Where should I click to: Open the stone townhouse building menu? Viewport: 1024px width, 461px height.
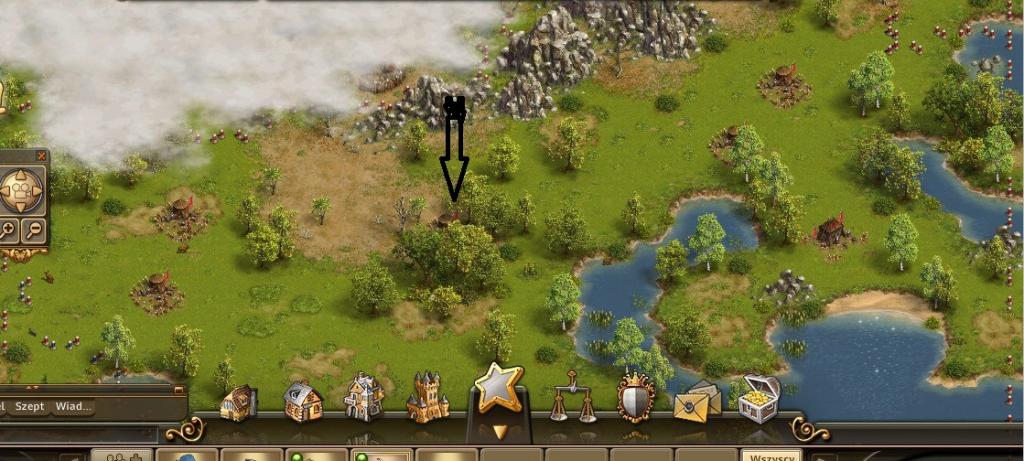(364, 397)
